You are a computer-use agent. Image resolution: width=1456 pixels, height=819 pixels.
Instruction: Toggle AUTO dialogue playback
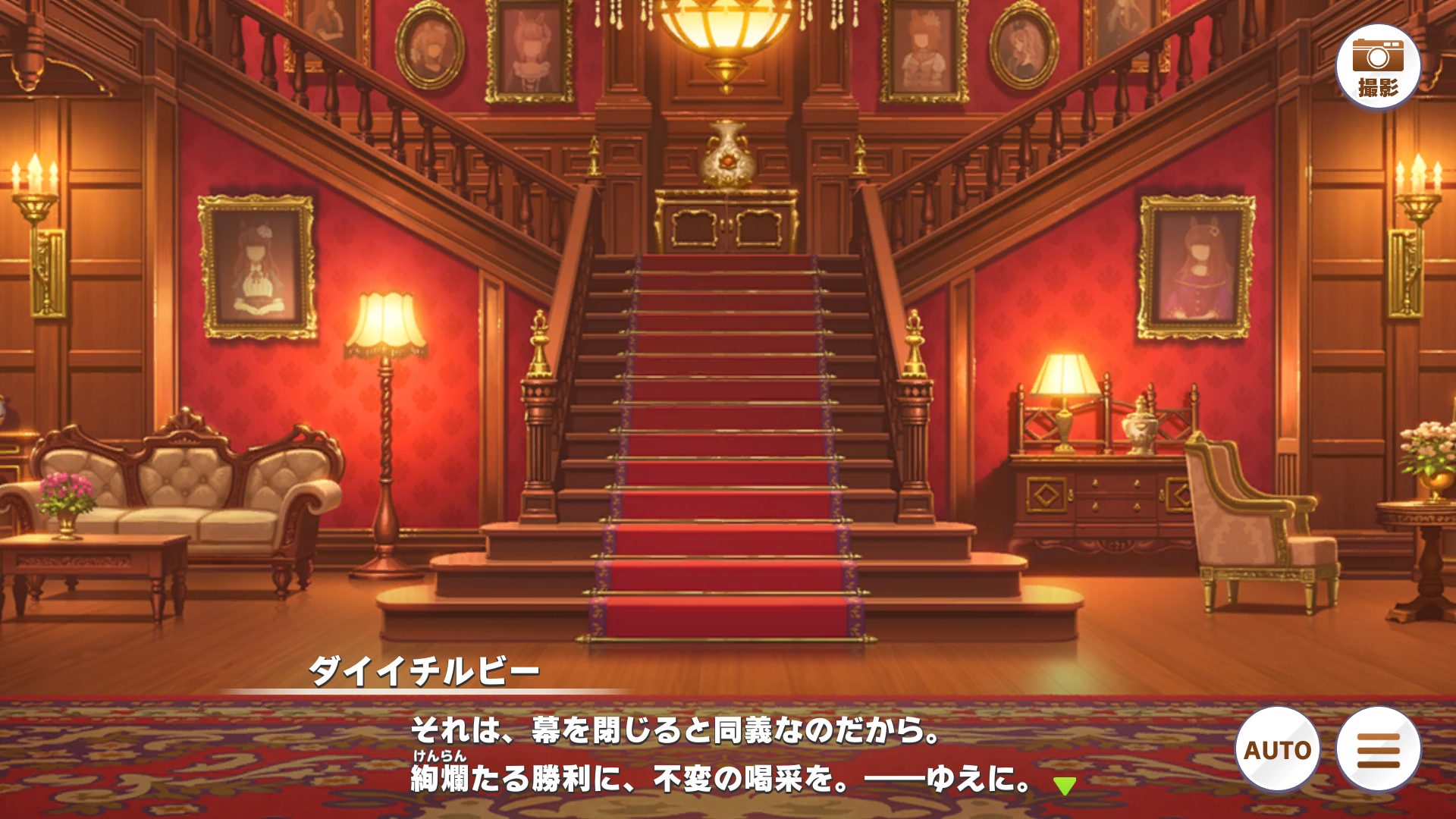(1278, 749)
